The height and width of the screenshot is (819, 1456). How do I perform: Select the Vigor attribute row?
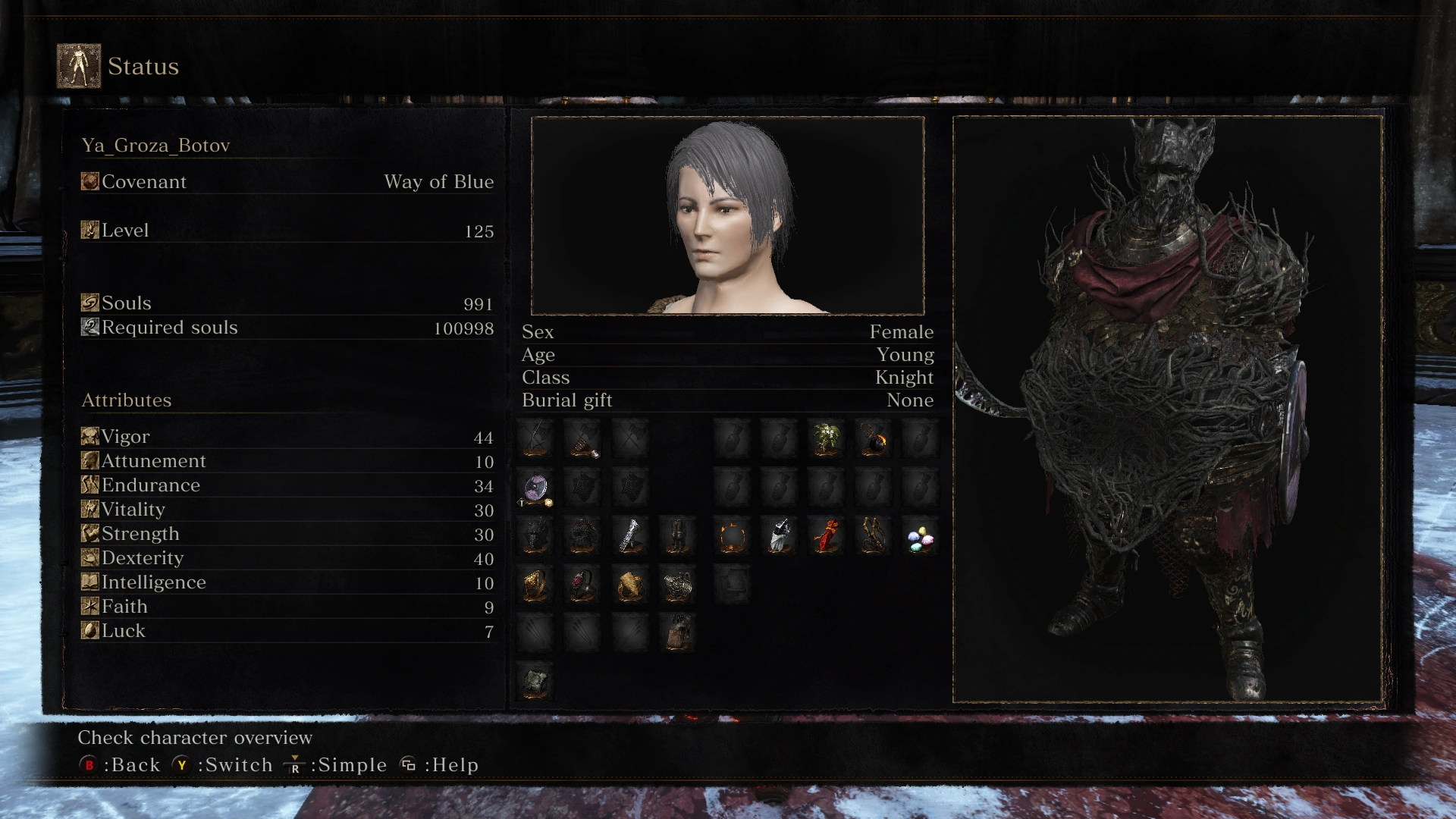point(287,437)
